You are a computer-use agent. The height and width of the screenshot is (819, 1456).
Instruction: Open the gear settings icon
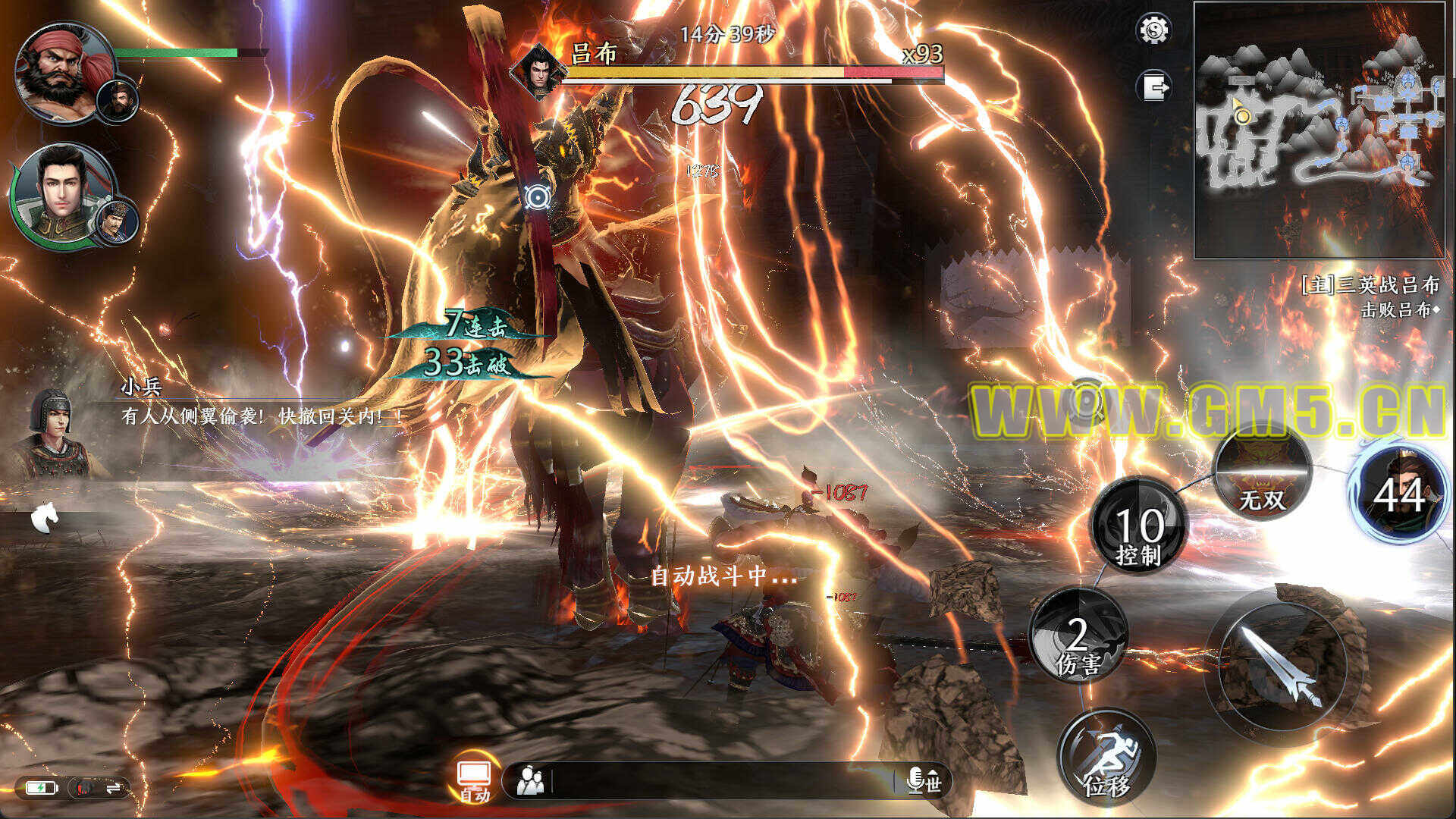click(1153, 30)
